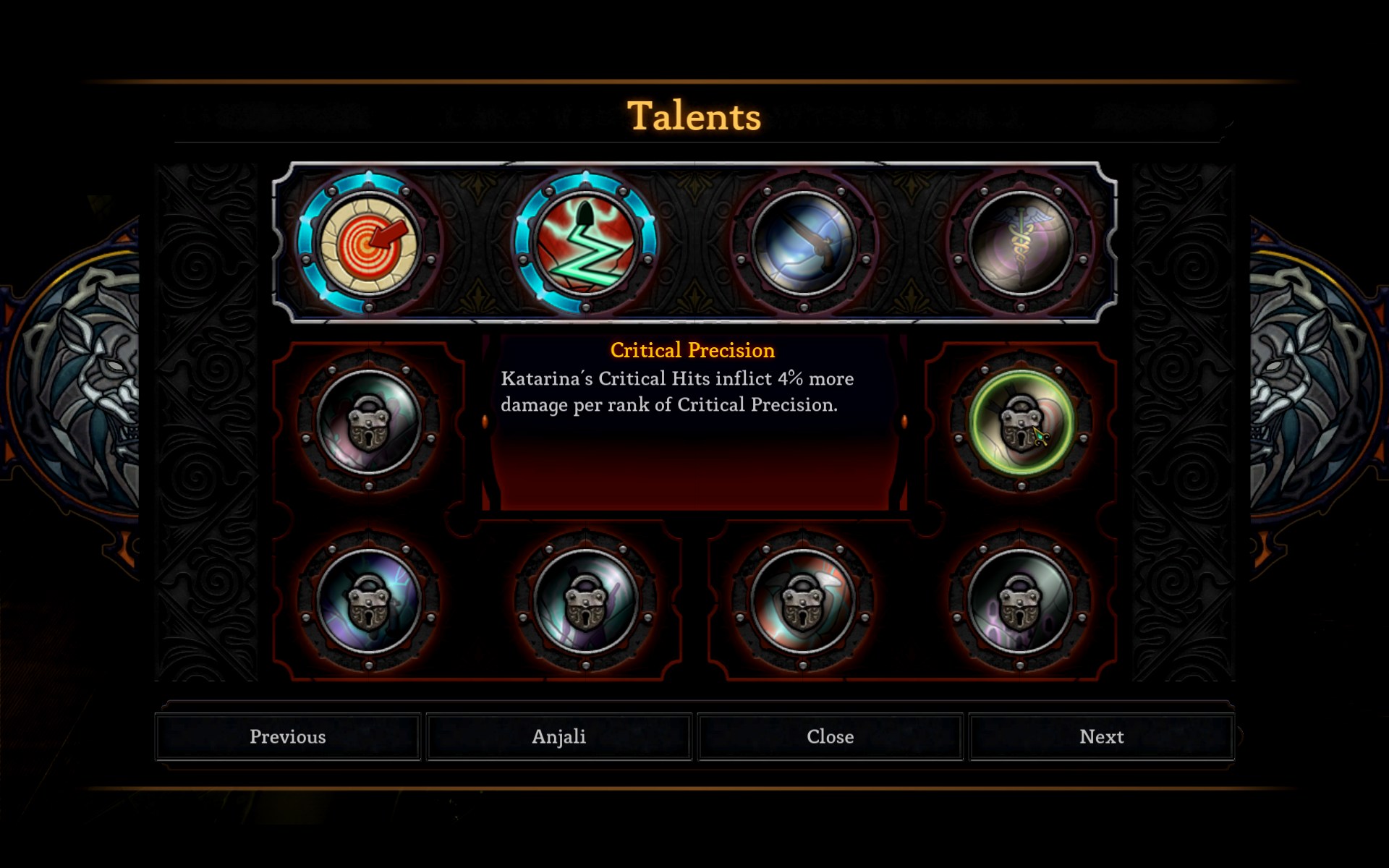Switch to Anjali's talents

[x=558, y=736]
